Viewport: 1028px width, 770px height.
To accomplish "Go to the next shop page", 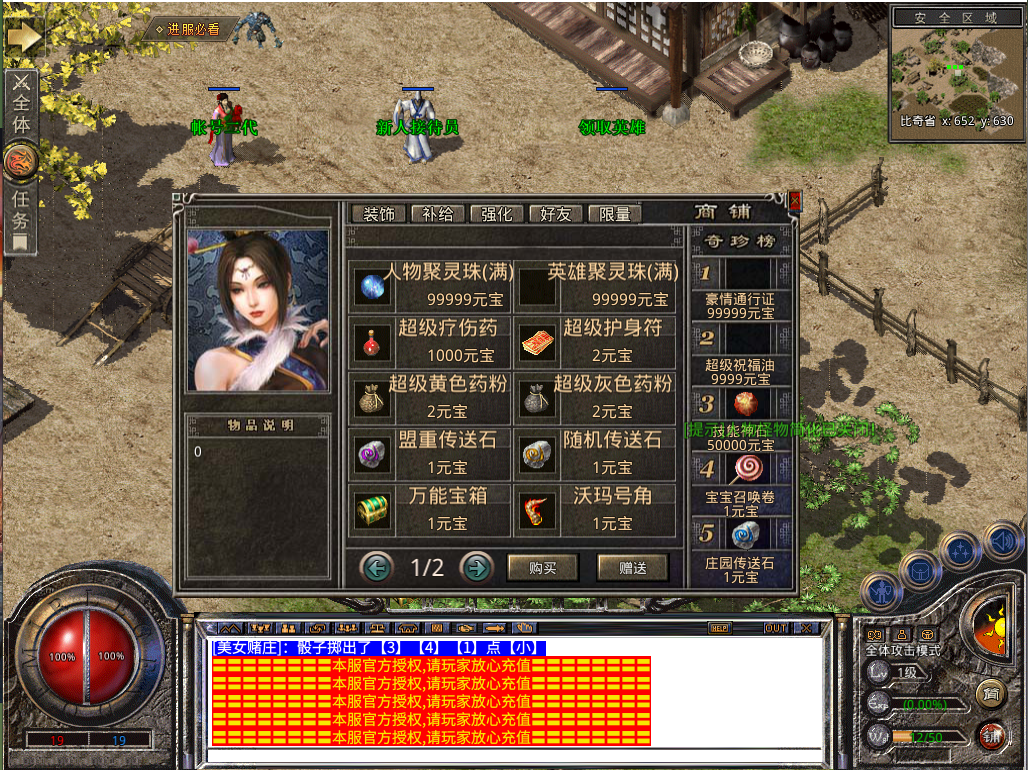I will 477,568.
